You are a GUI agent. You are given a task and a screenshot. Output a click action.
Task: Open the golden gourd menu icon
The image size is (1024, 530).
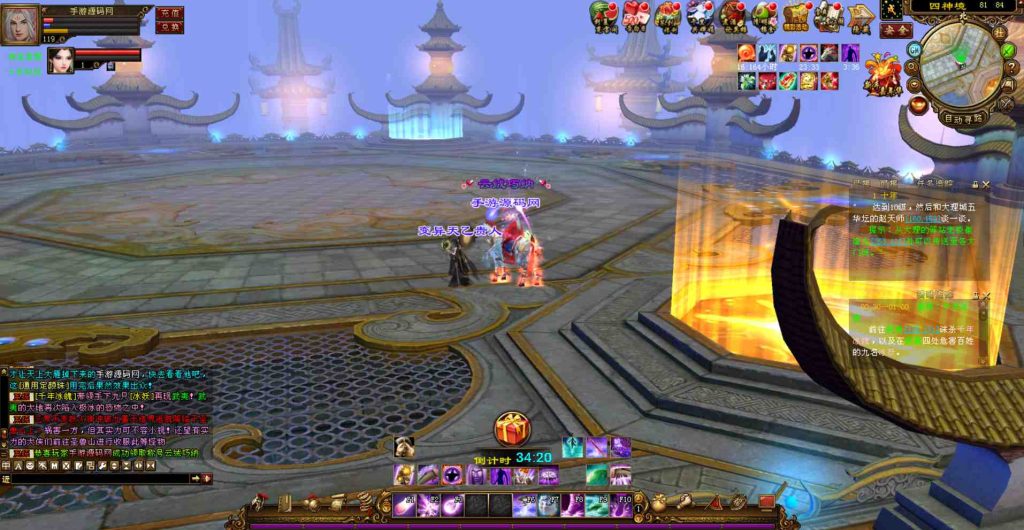[659, 502]
